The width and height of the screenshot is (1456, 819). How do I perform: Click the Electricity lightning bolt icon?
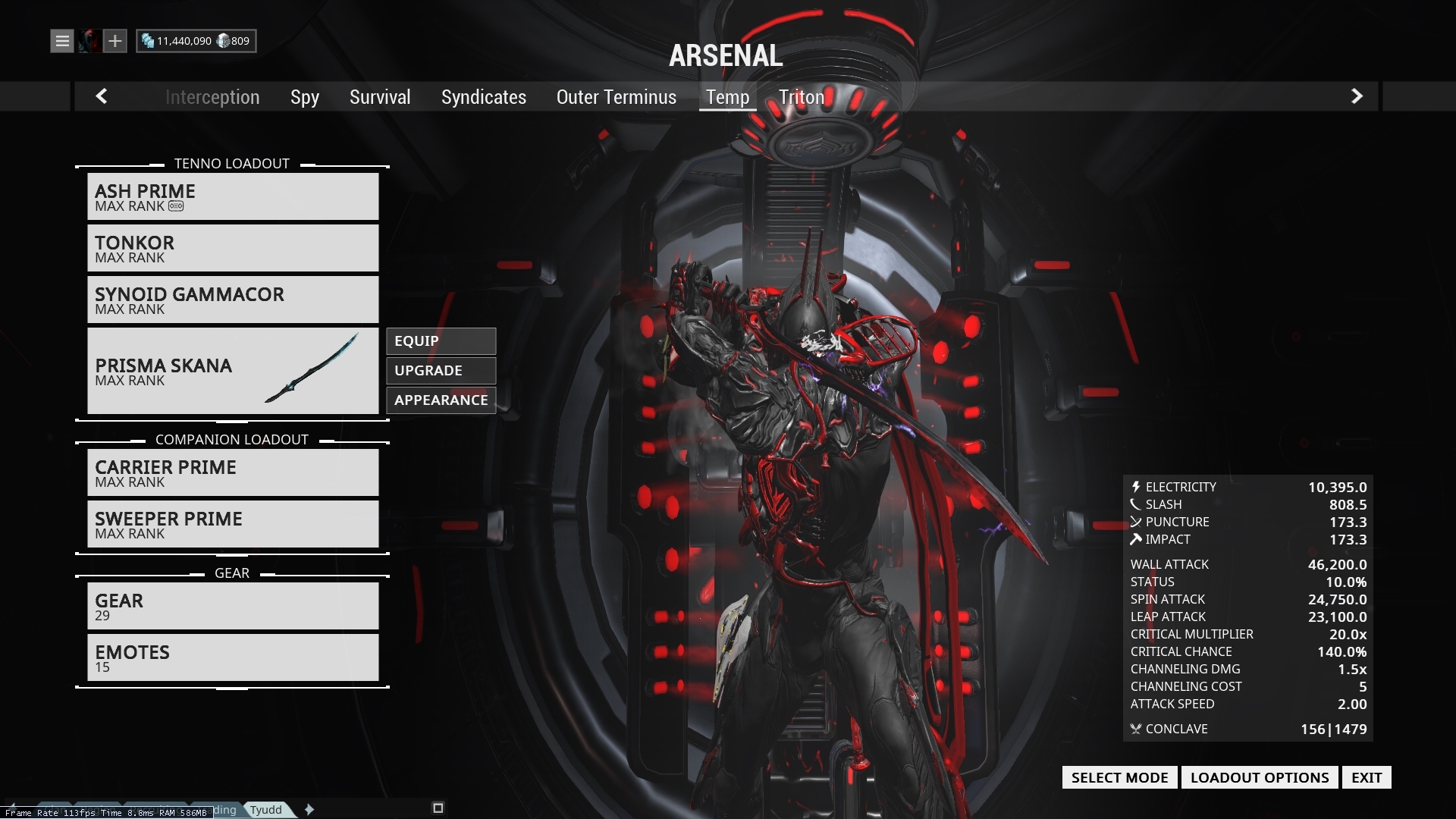pos(1135,486)
